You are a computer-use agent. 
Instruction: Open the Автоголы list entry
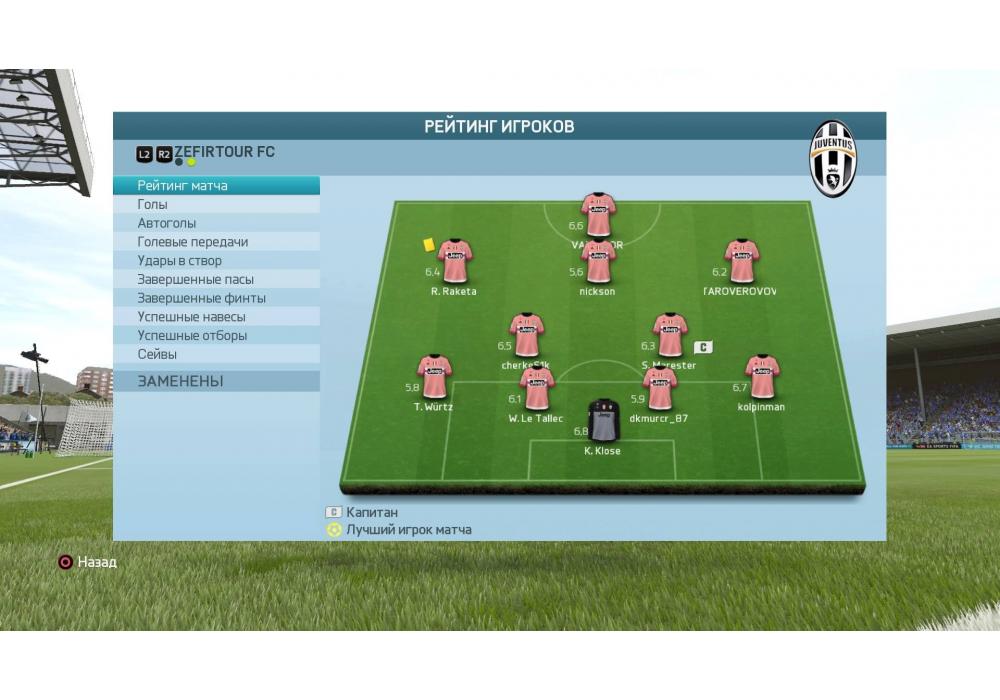click(x=167, y=223)
